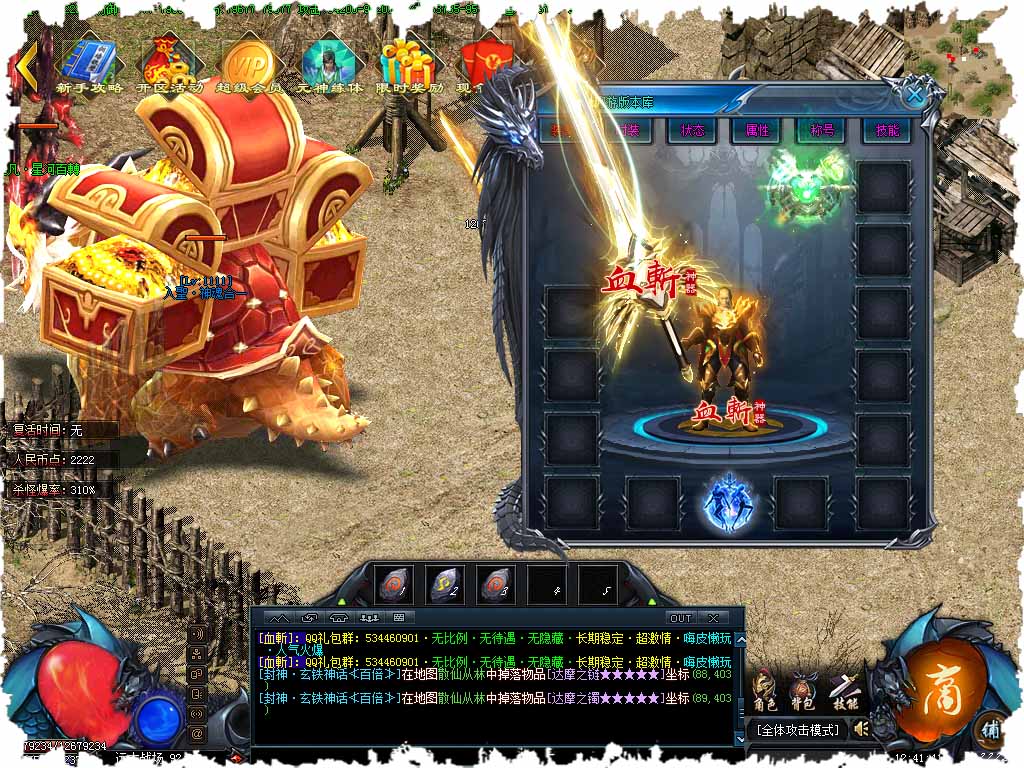This screenshot has height=768, width=1024.
Task: Open the 超级会员 VIP menu
Action: click(246, 64)
